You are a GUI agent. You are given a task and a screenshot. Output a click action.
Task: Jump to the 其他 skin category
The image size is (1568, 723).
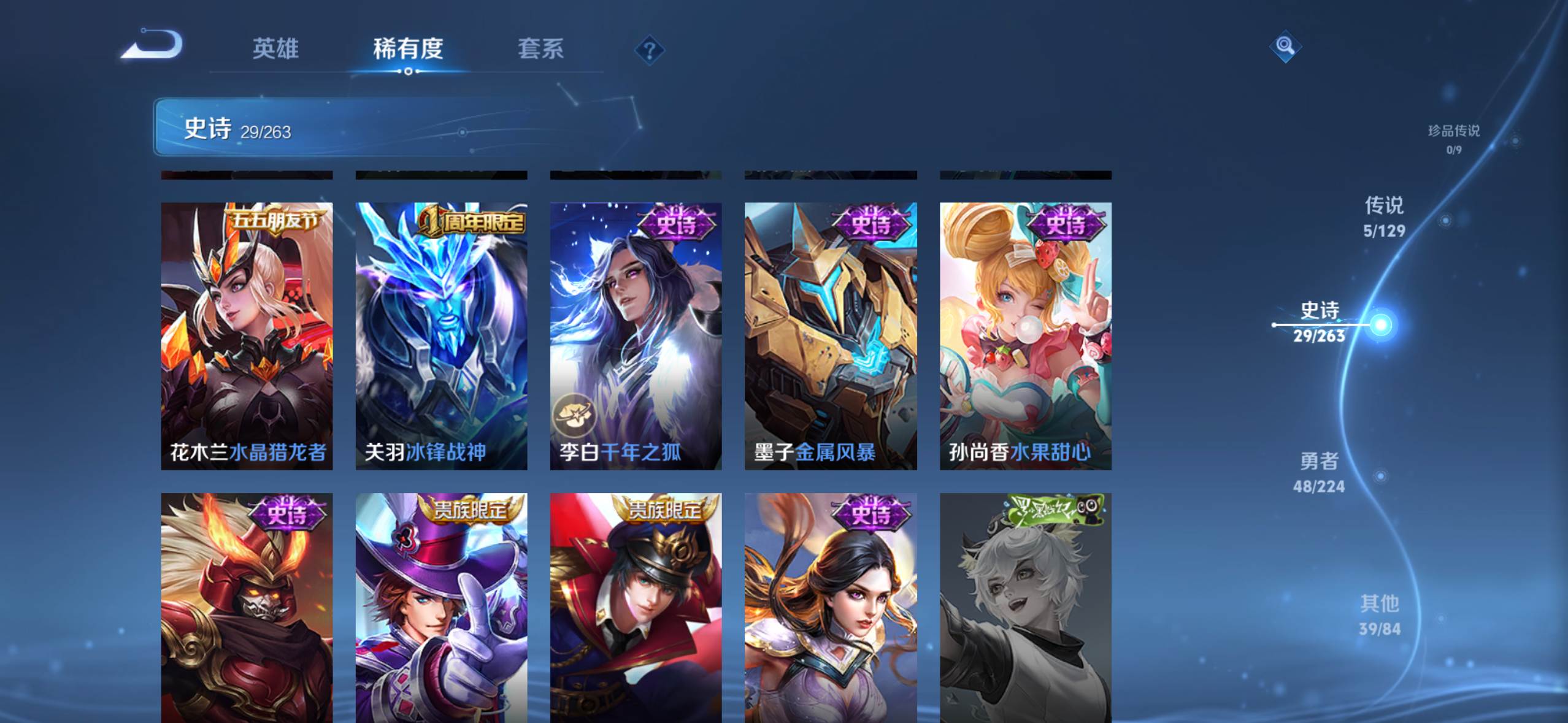(1380, 615)
